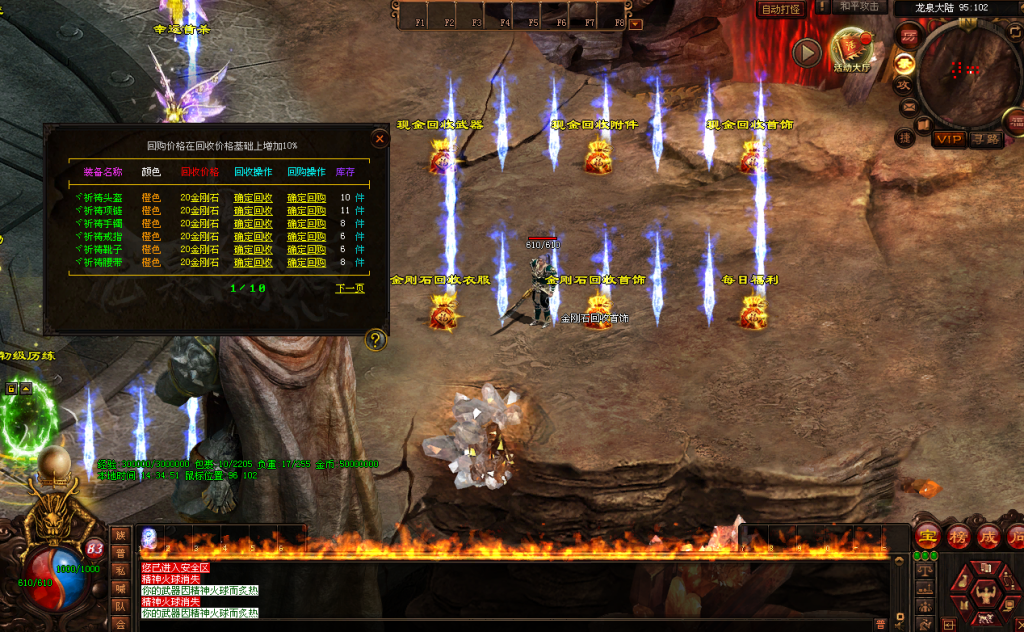Confirm buyback (确定回购) for 祈祷腰带
Viewport: 1024px width, 632px height.
pos(306,263)
